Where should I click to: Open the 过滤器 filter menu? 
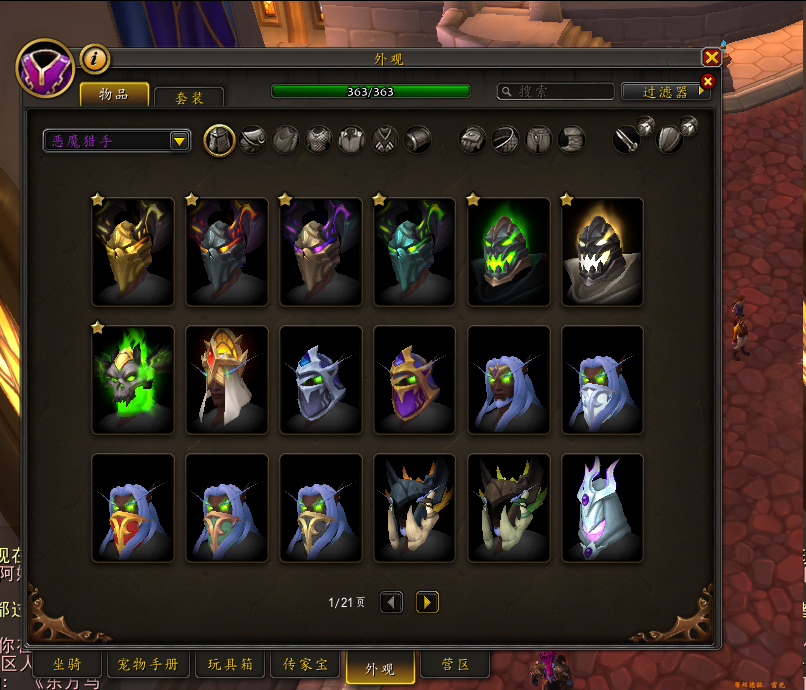point(665,91)
